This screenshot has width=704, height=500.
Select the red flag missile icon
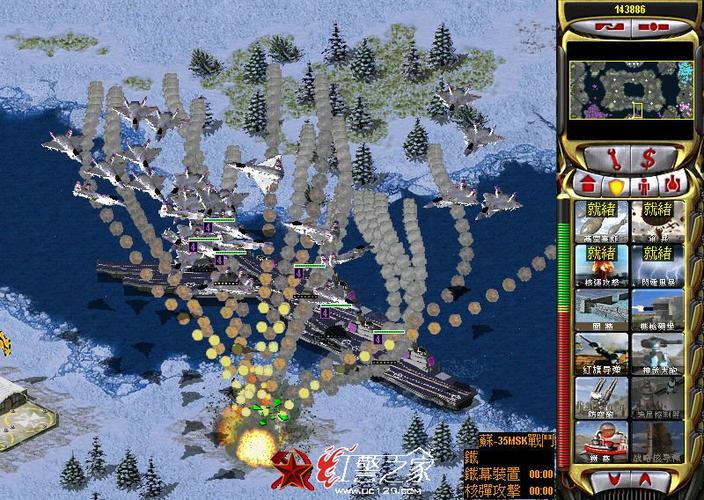pos(602,355)
